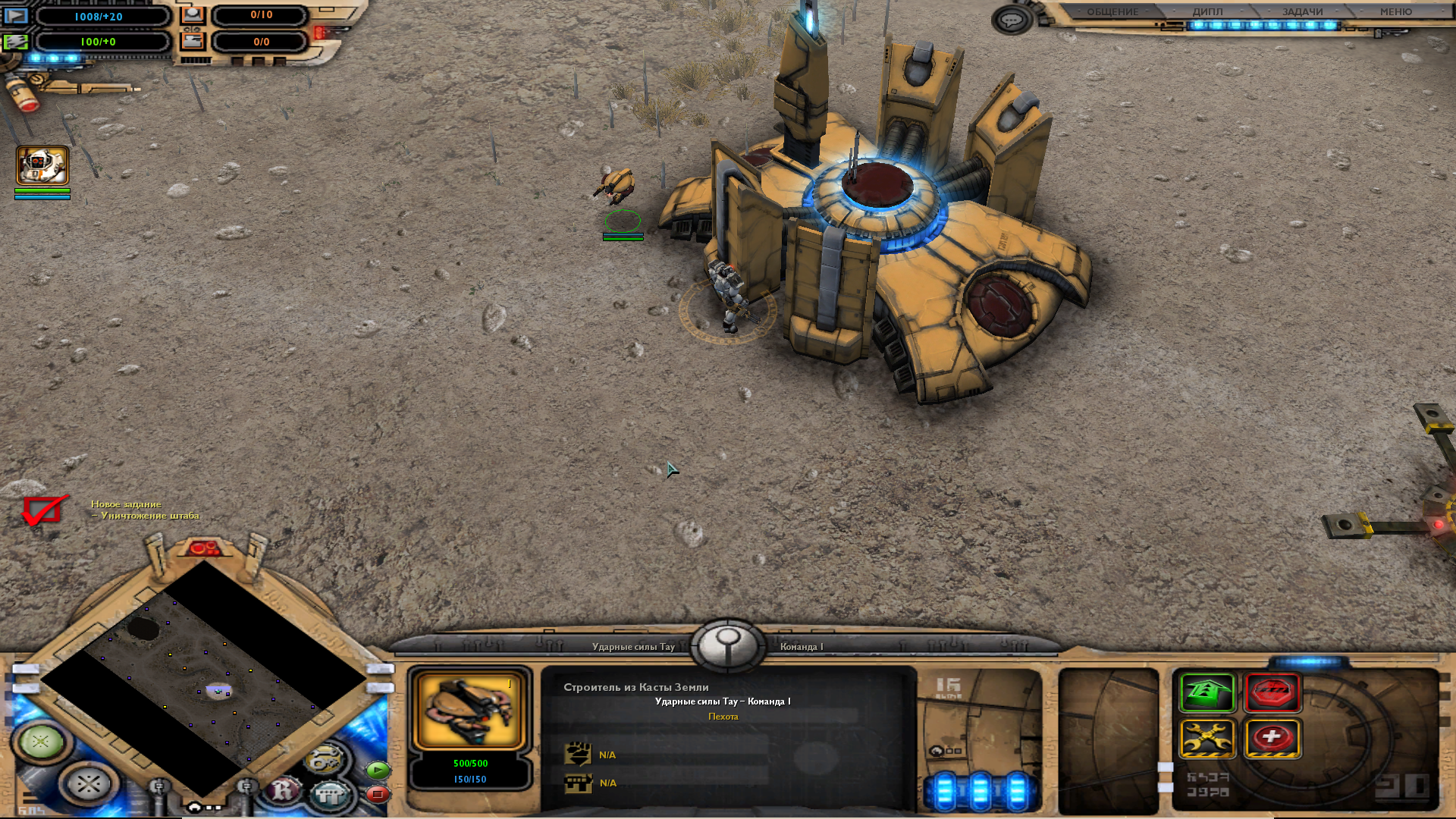Click the teal building-icon round button
Image resolution: width=1456 pixels, height=819 pixels.
point(330,794)
